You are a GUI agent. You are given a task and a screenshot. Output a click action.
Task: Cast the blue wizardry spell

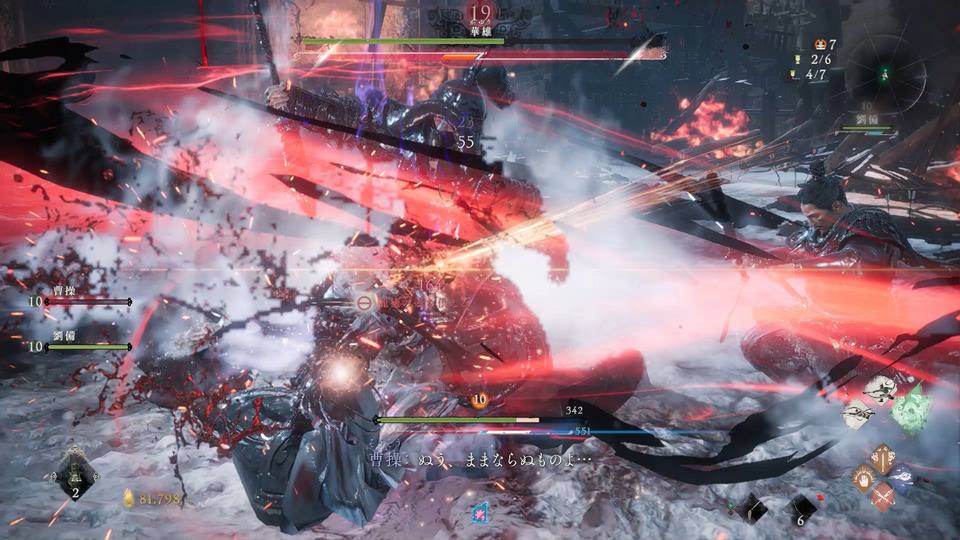coord(901,478)
